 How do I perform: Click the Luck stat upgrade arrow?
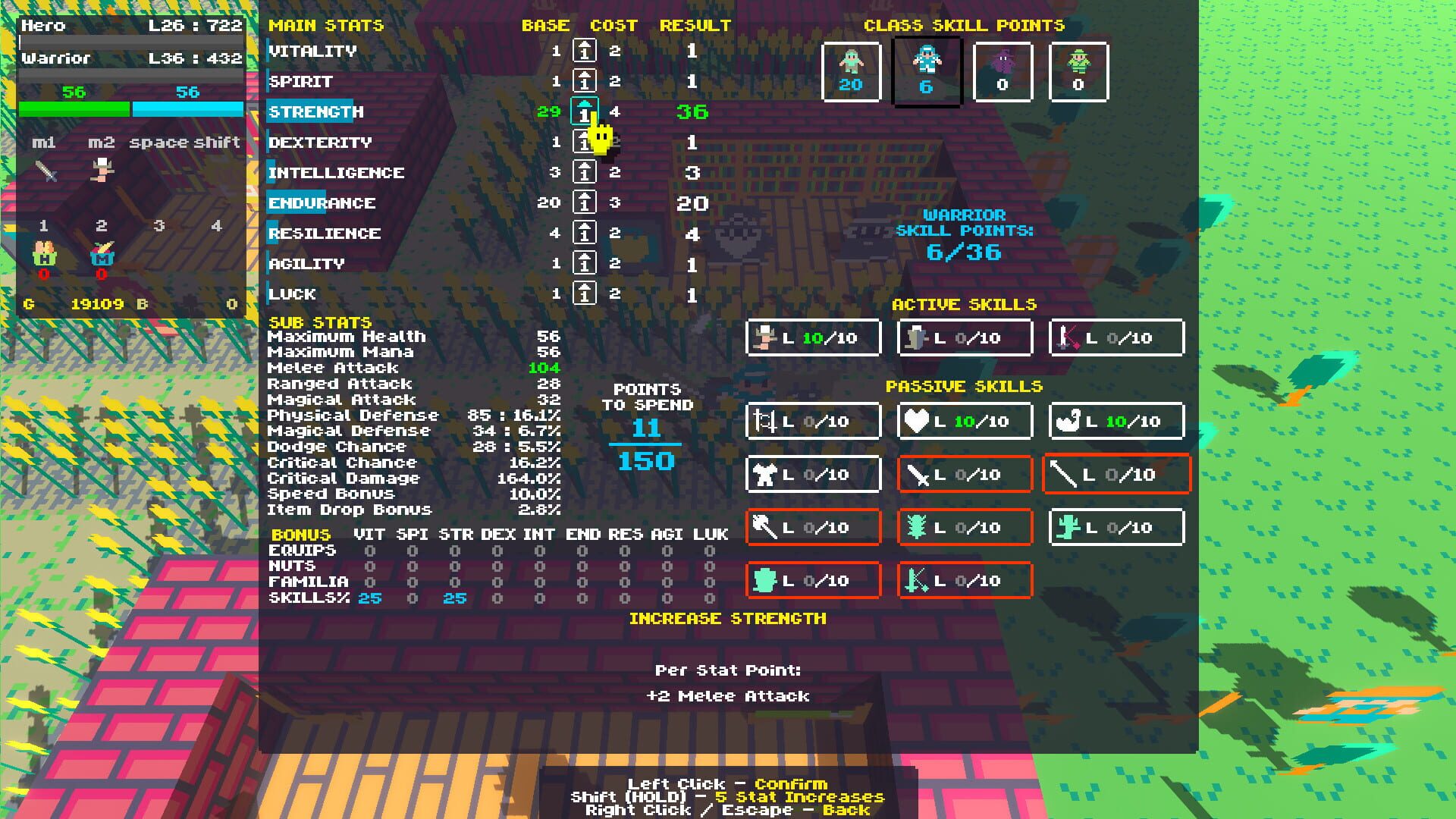(584, 293)
